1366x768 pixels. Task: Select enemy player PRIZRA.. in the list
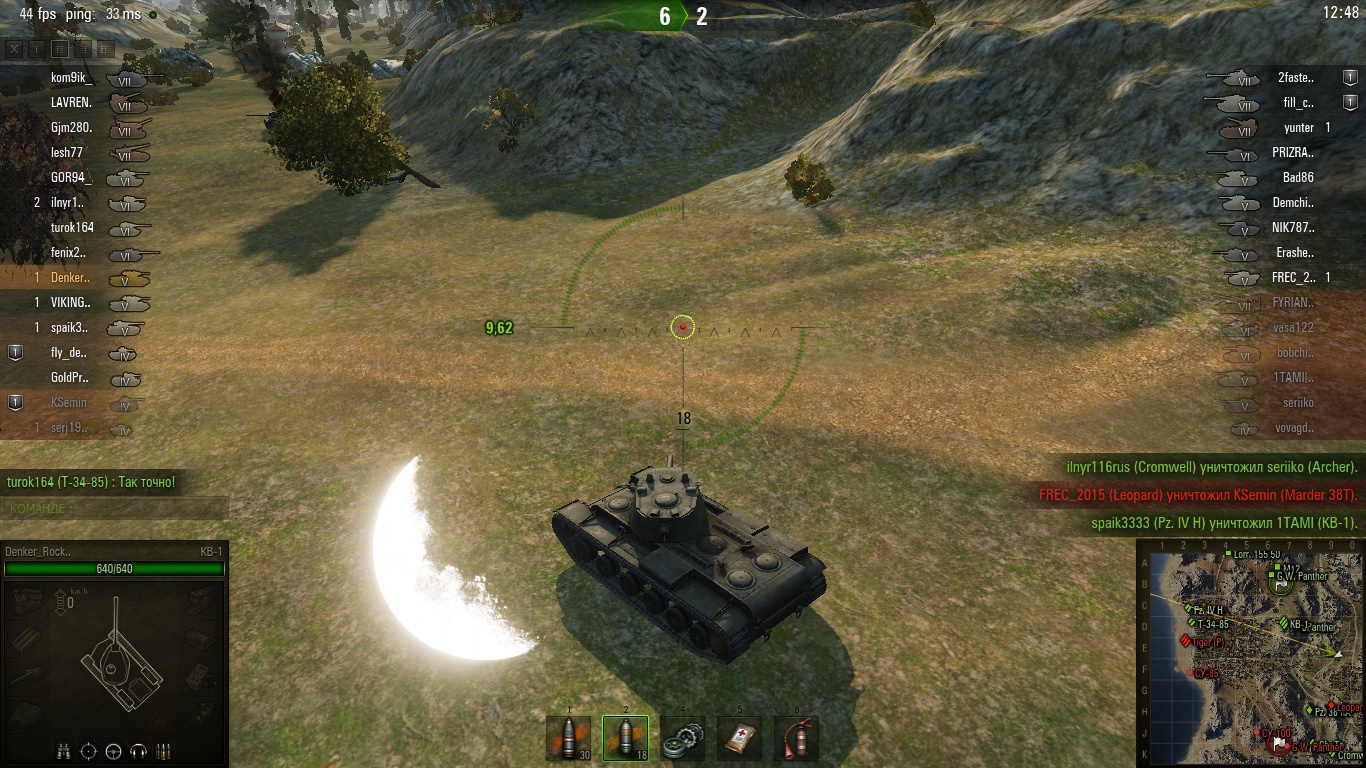[x=1292, y=153]
